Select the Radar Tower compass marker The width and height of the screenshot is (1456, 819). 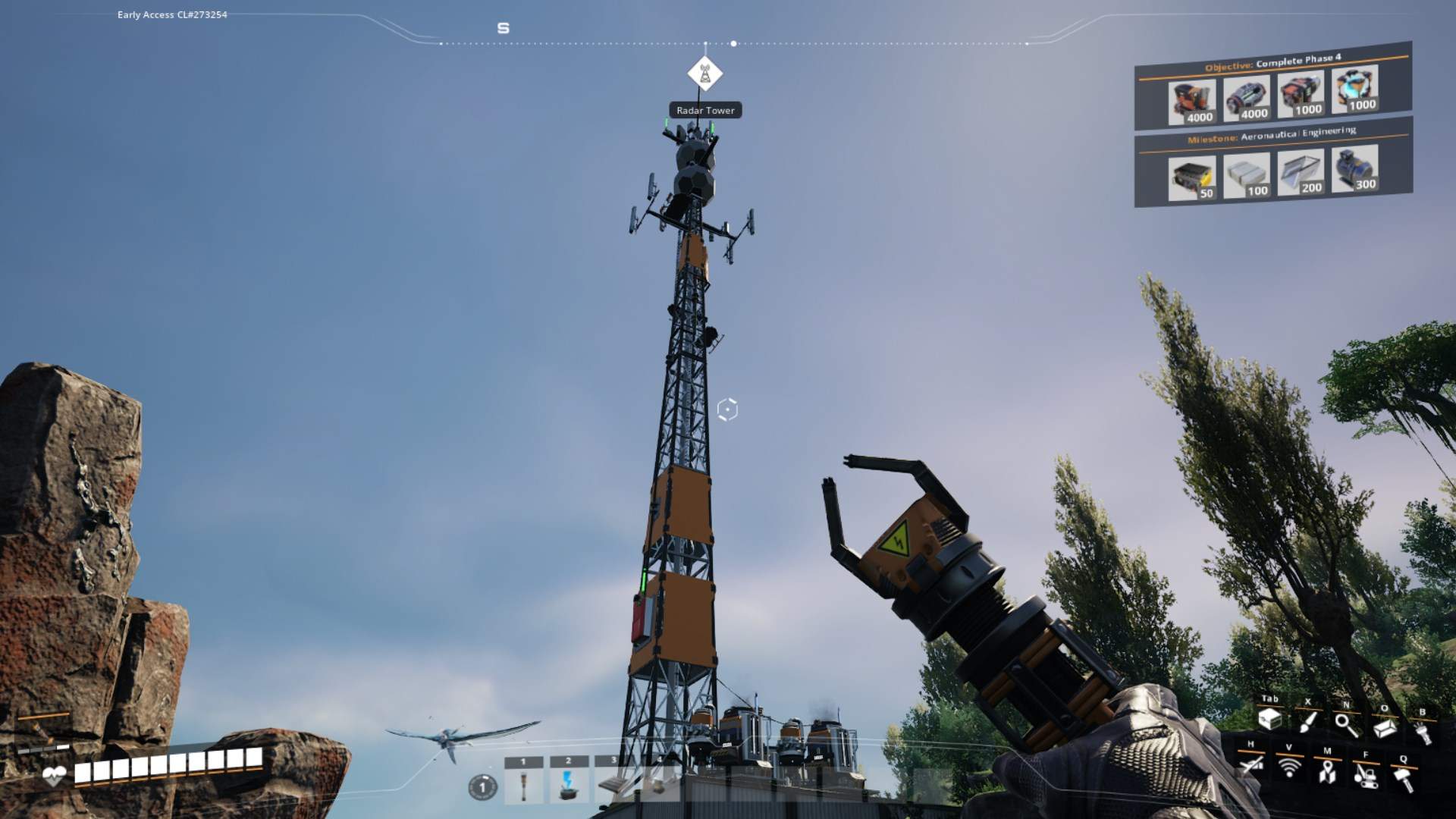(704, 74)
